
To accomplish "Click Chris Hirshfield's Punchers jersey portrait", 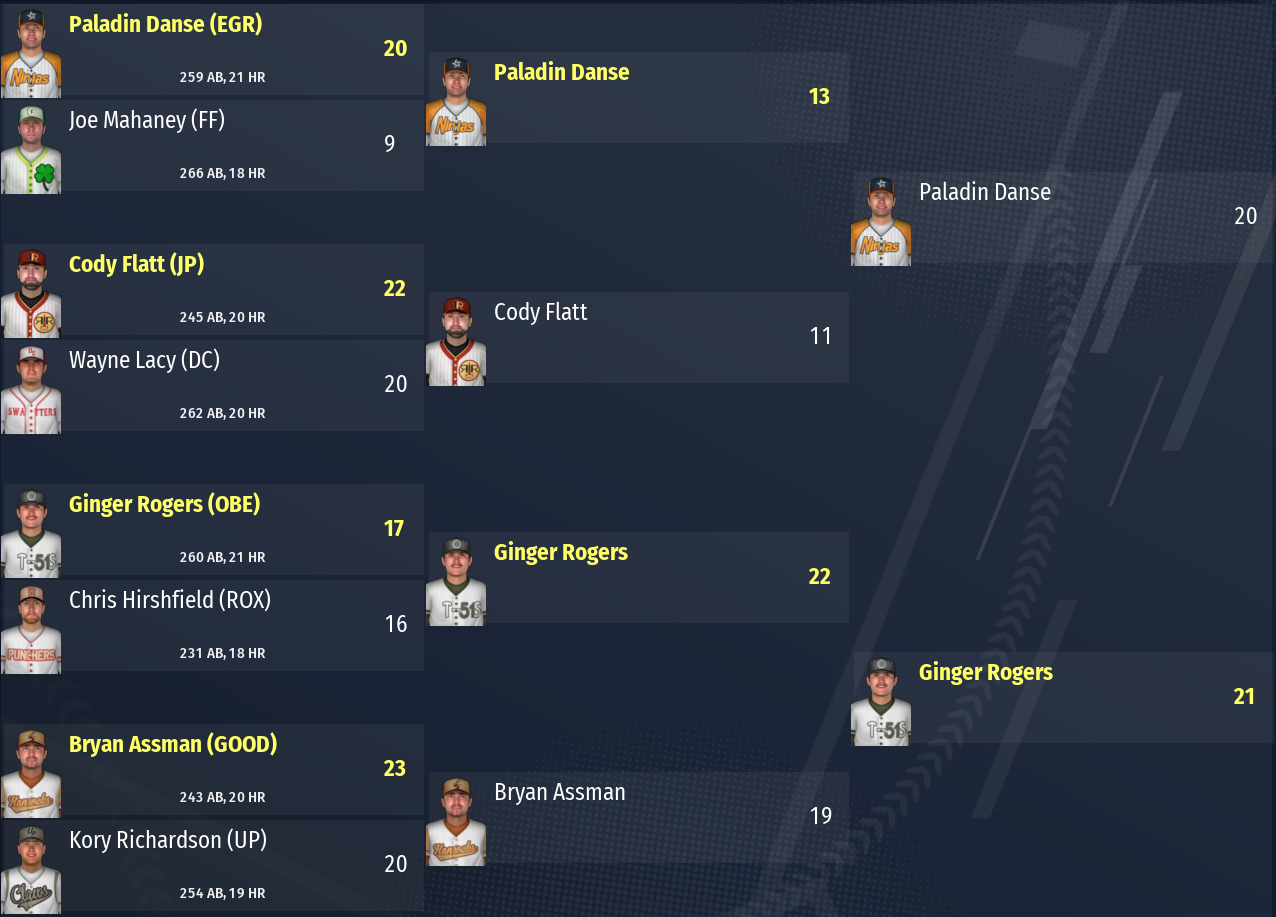I will tap(31, 630).
